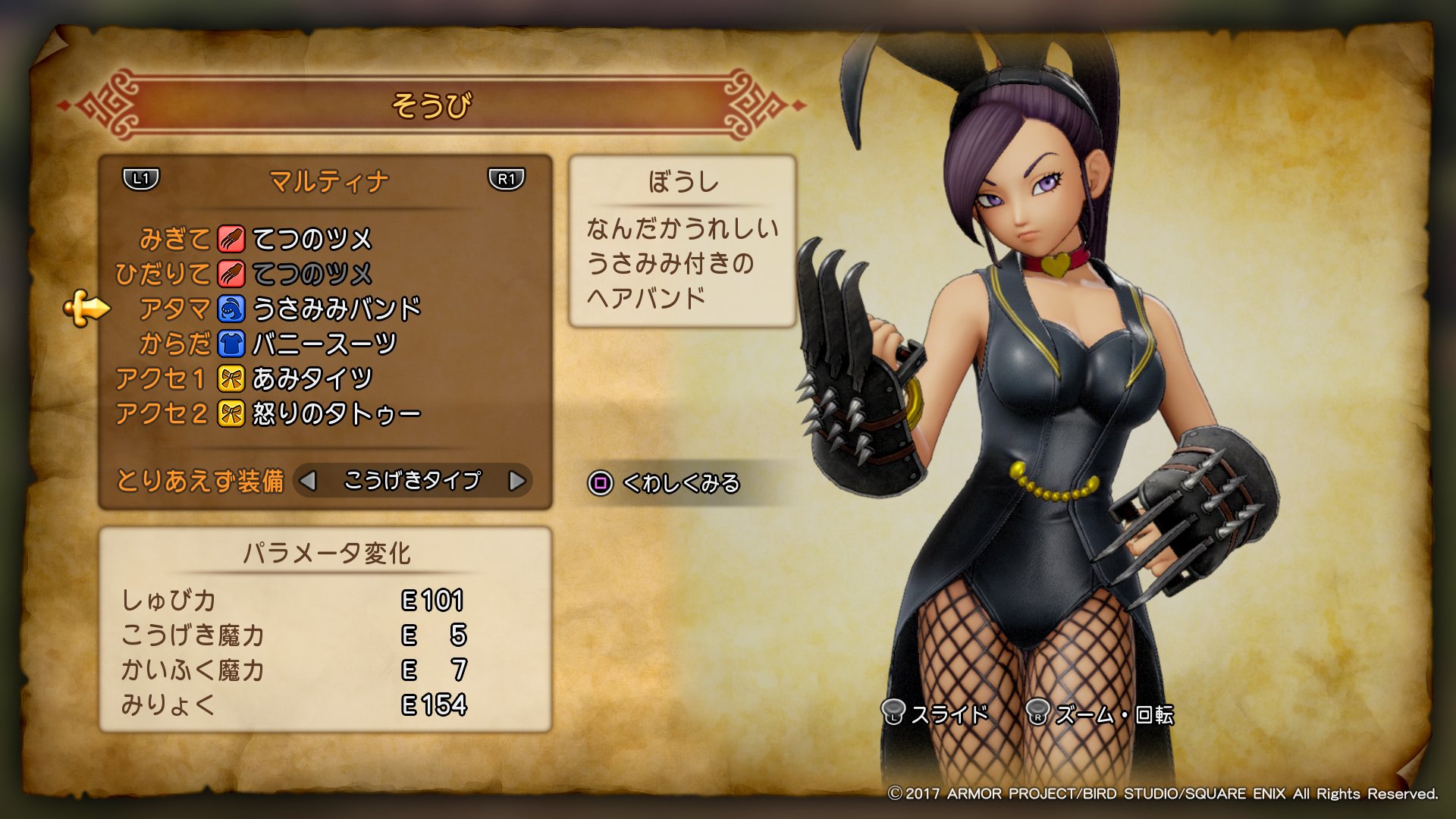The width and height of the screenshot is (1456, 819).
Task: Click the とりあえず装備 auto-equip option
Action: (200, 481)
